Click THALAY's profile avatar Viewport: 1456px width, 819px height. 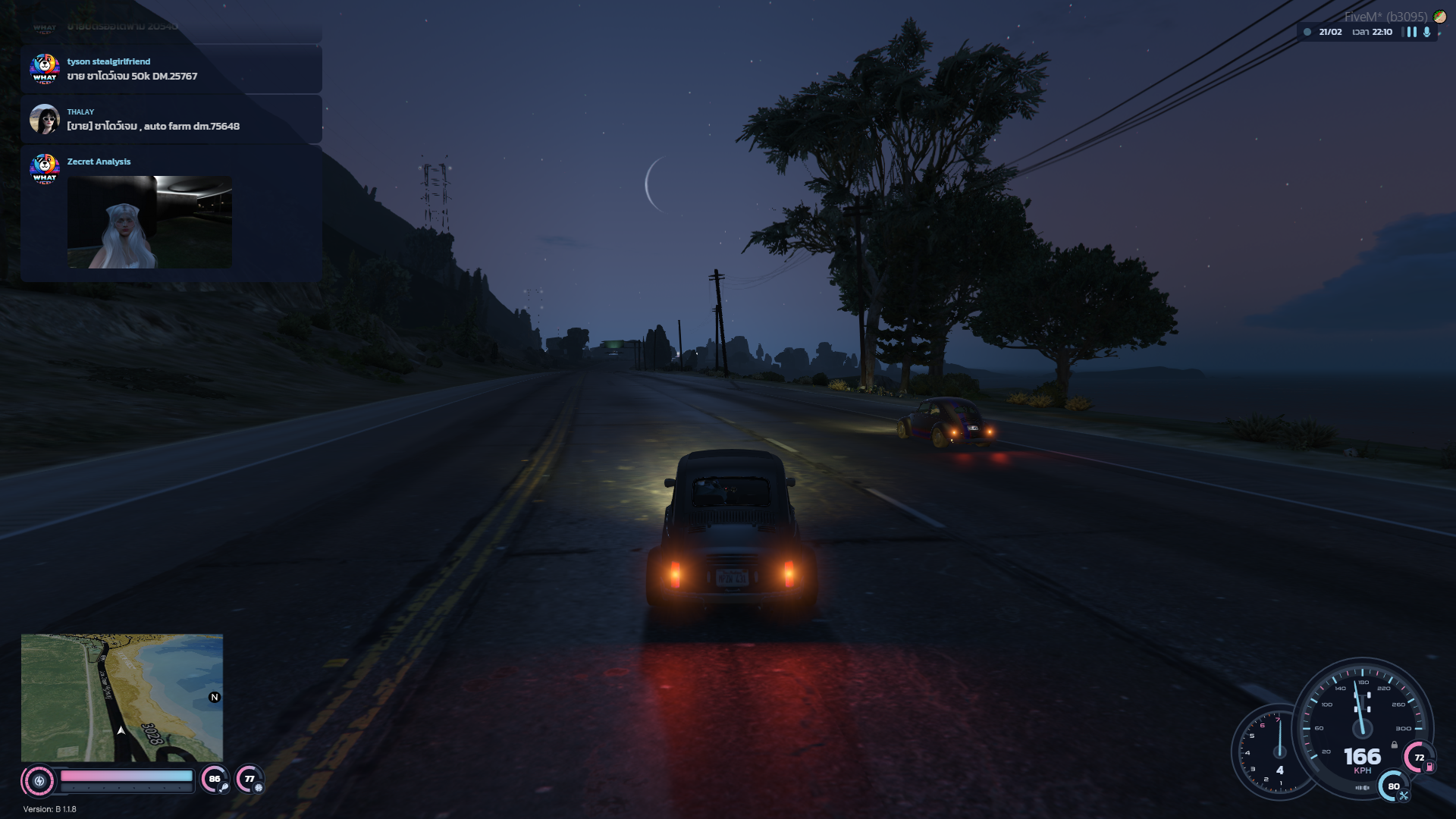(x=45, y=119)
